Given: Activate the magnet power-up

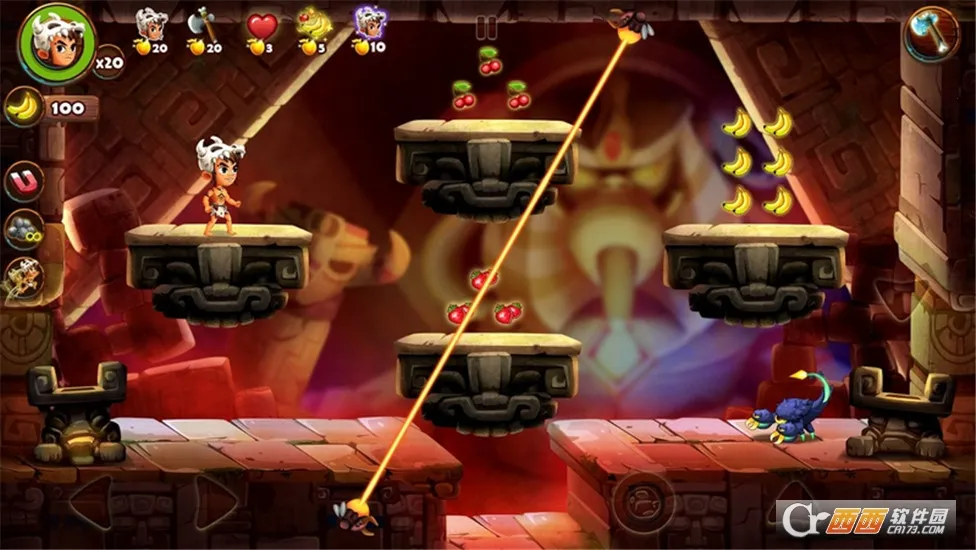Looking at the screenshot, I should (x=22, y=182).
